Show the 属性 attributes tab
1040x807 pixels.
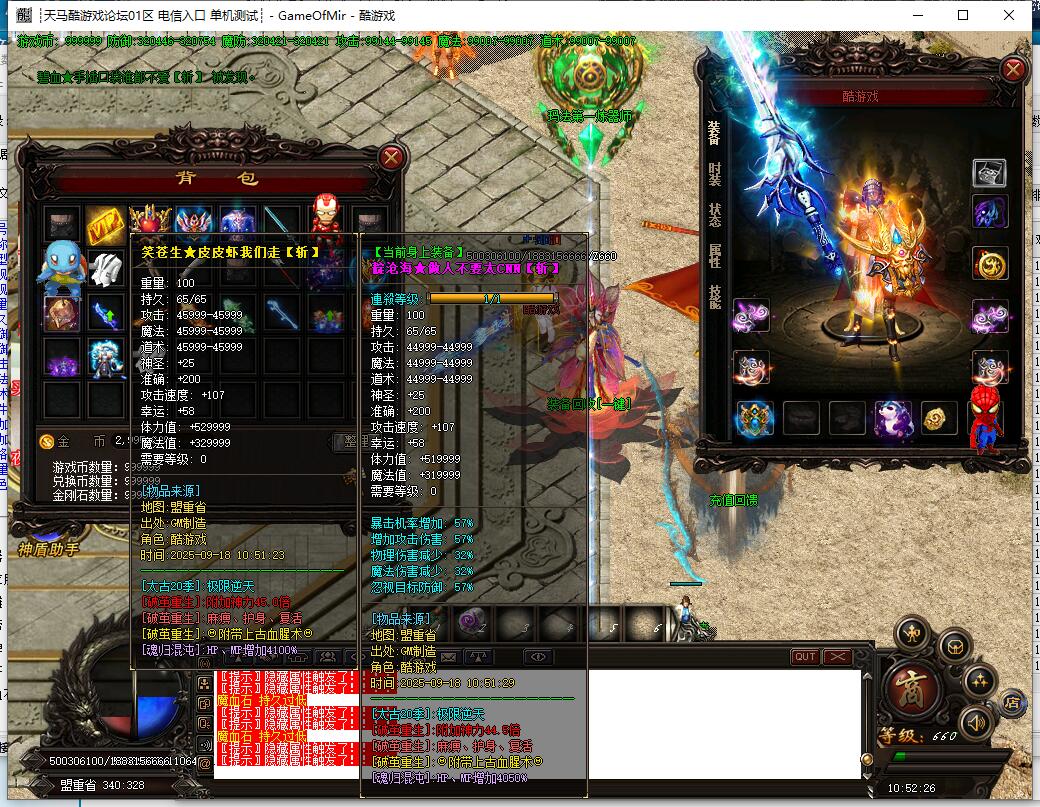pos(714,255)
